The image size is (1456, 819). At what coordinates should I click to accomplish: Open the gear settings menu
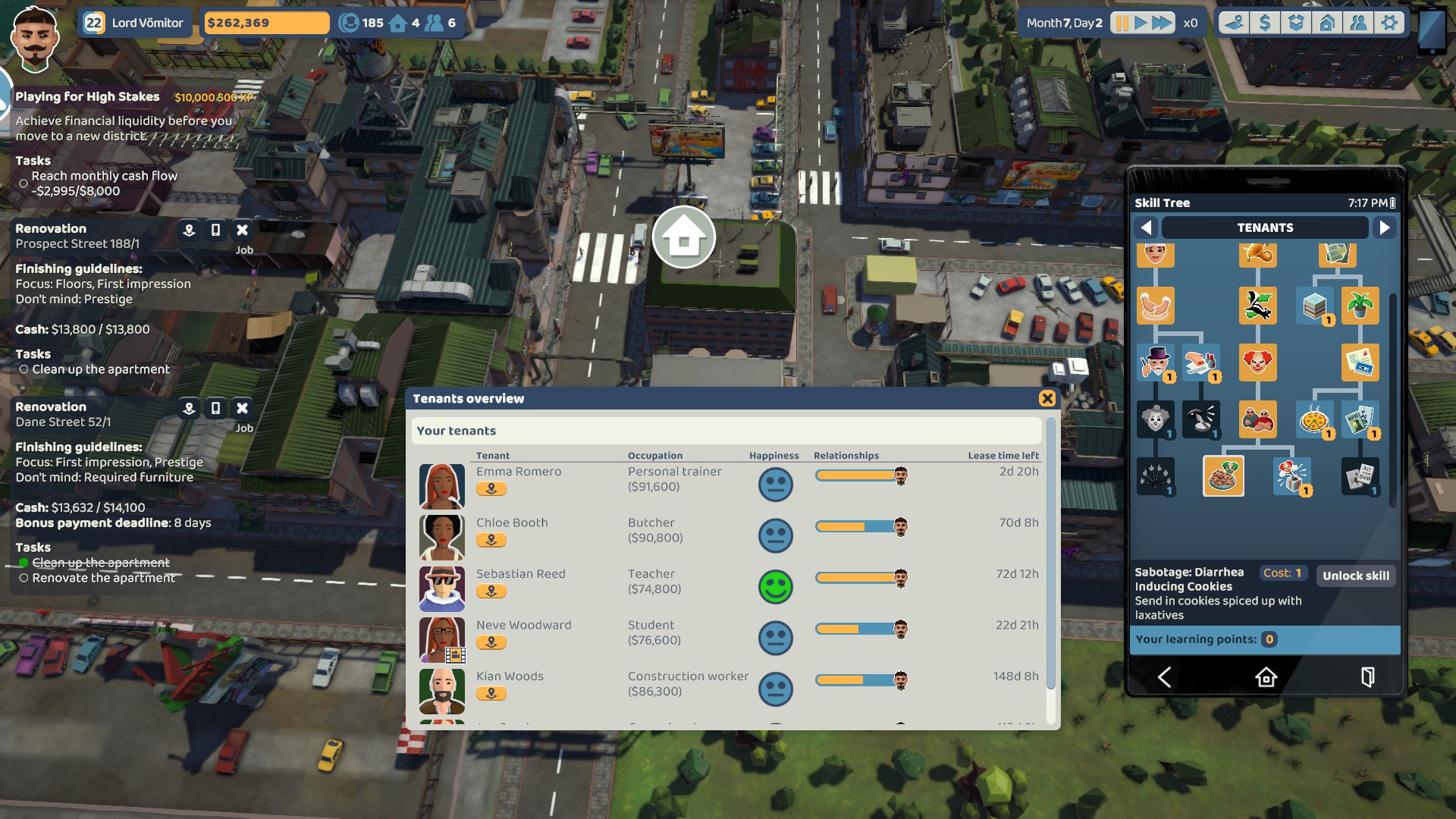(x=1389, y=23)
